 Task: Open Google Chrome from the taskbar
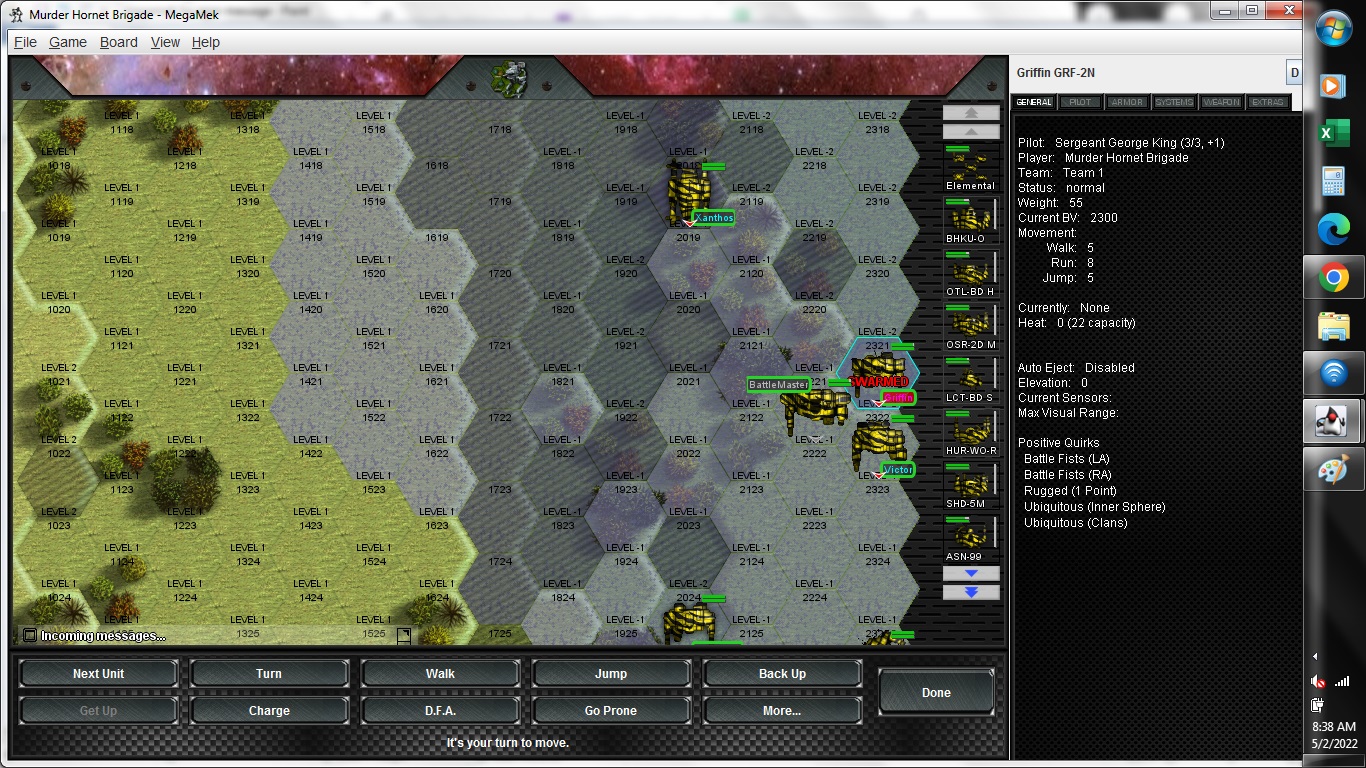coord(1334,278)
